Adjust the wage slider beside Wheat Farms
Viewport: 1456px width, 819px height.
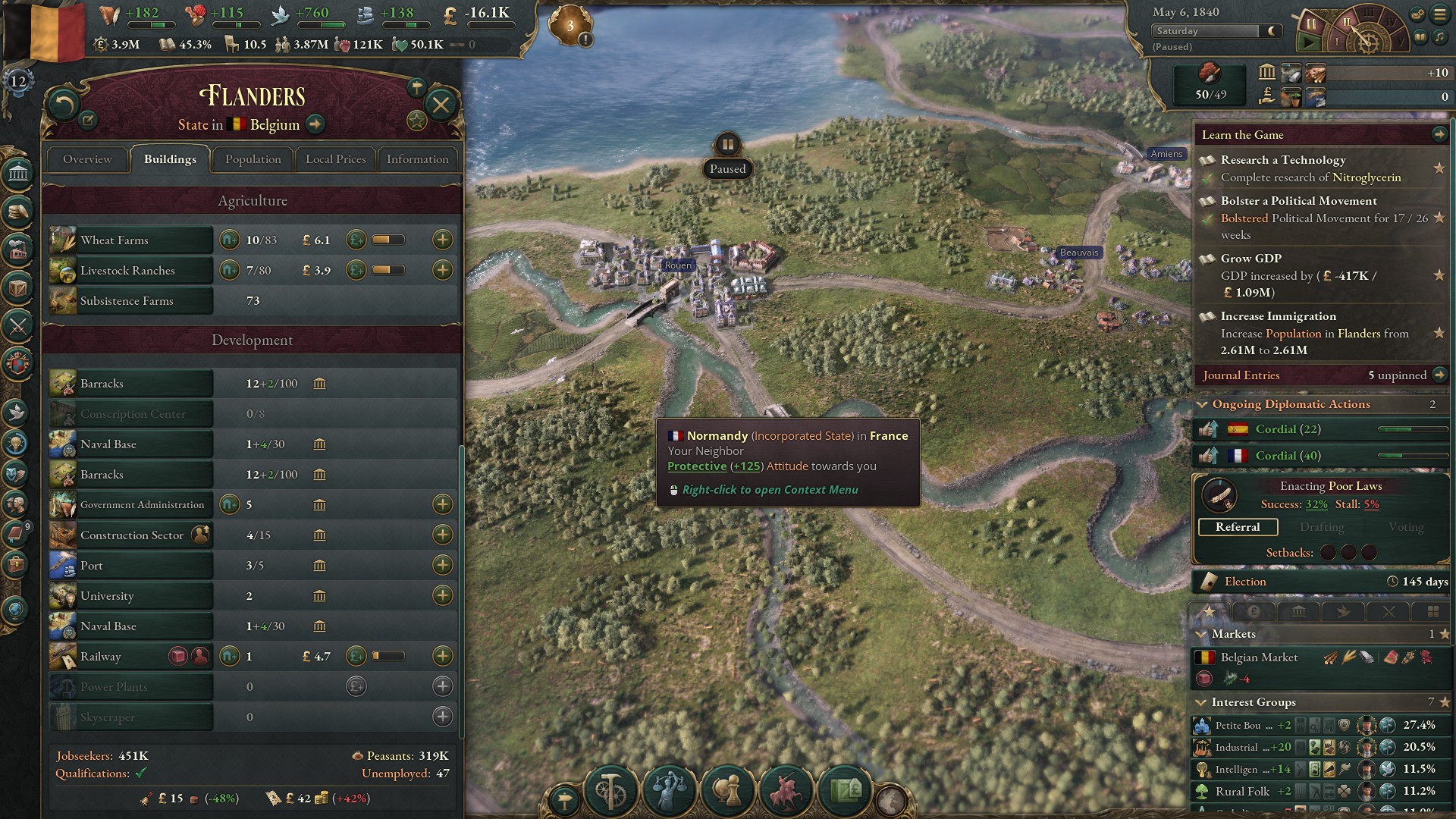click(388, 238)
